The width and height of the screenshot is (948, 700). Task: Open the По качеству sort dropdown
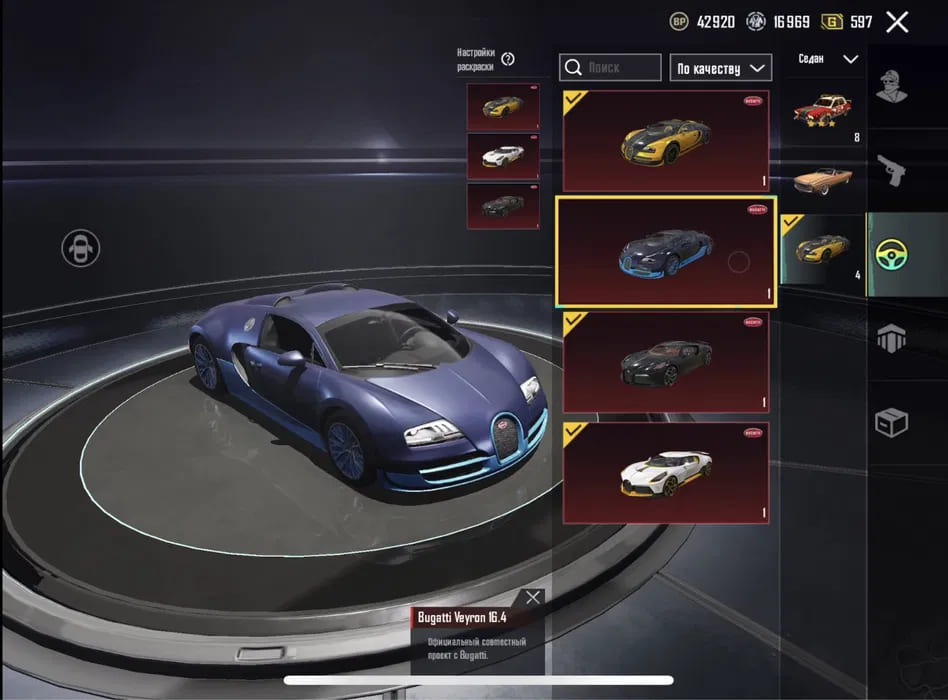tap(720, 68)
